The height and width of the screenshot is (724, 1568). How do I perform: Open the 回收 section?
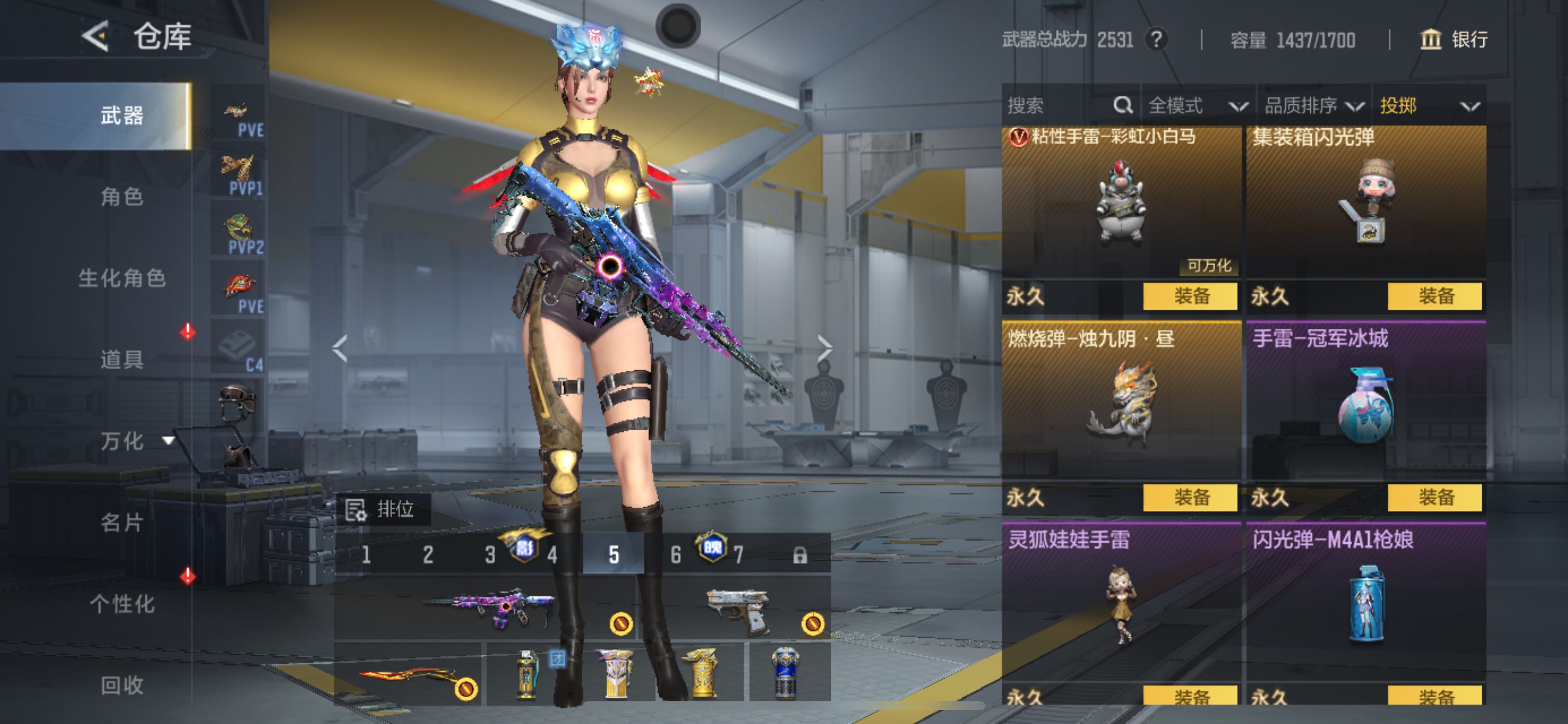122,685
